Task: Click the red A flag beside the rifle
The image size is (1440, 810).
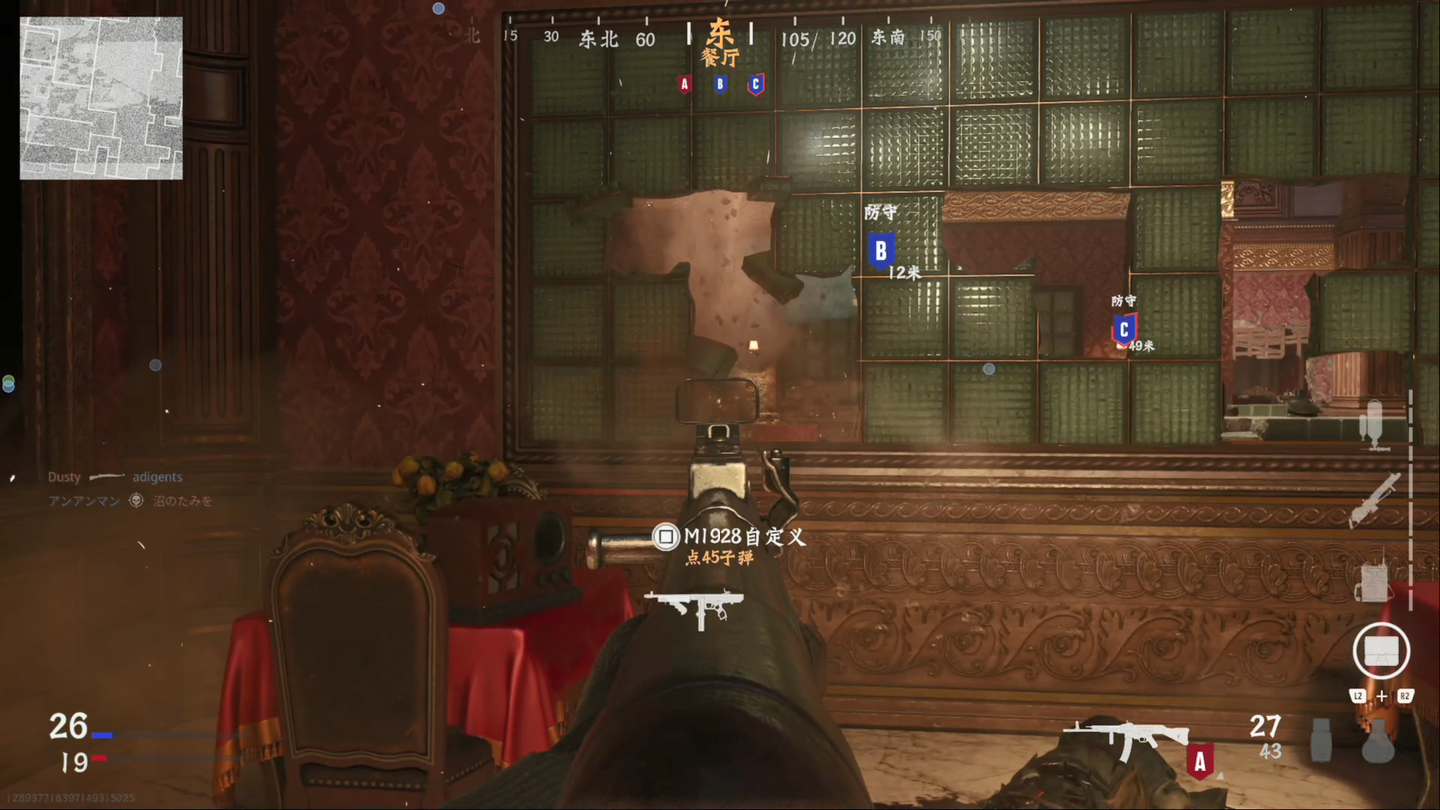Action: coord(1200,761)
